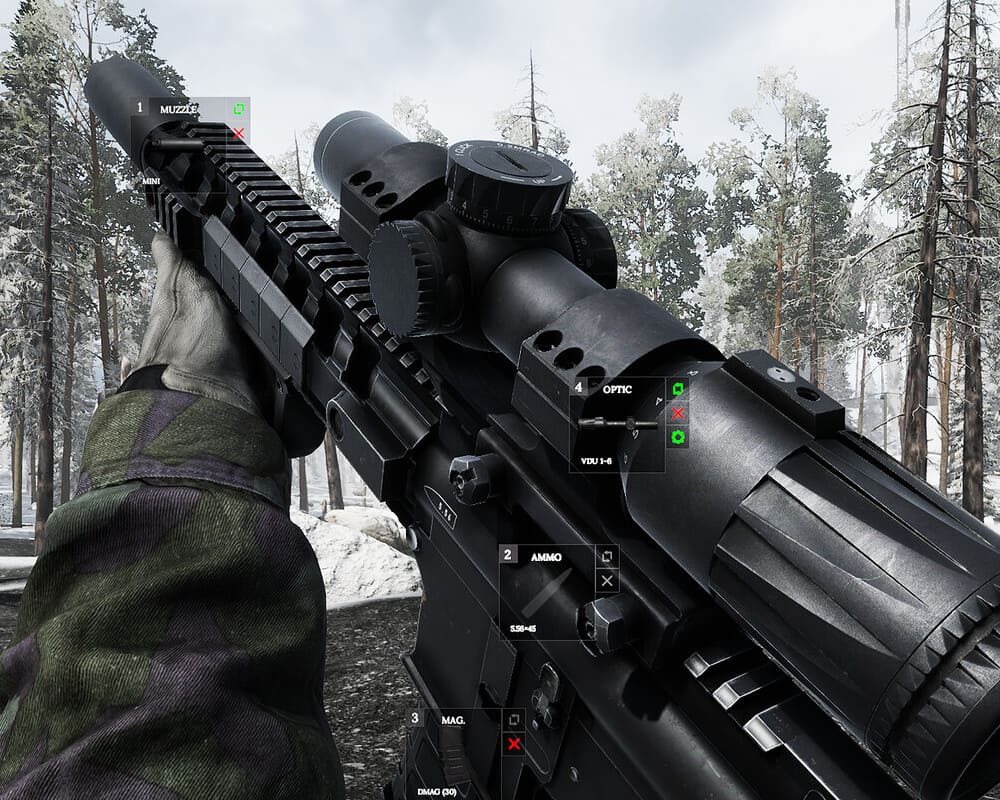Remove the magazine with the red X

(x=514, y=743)
